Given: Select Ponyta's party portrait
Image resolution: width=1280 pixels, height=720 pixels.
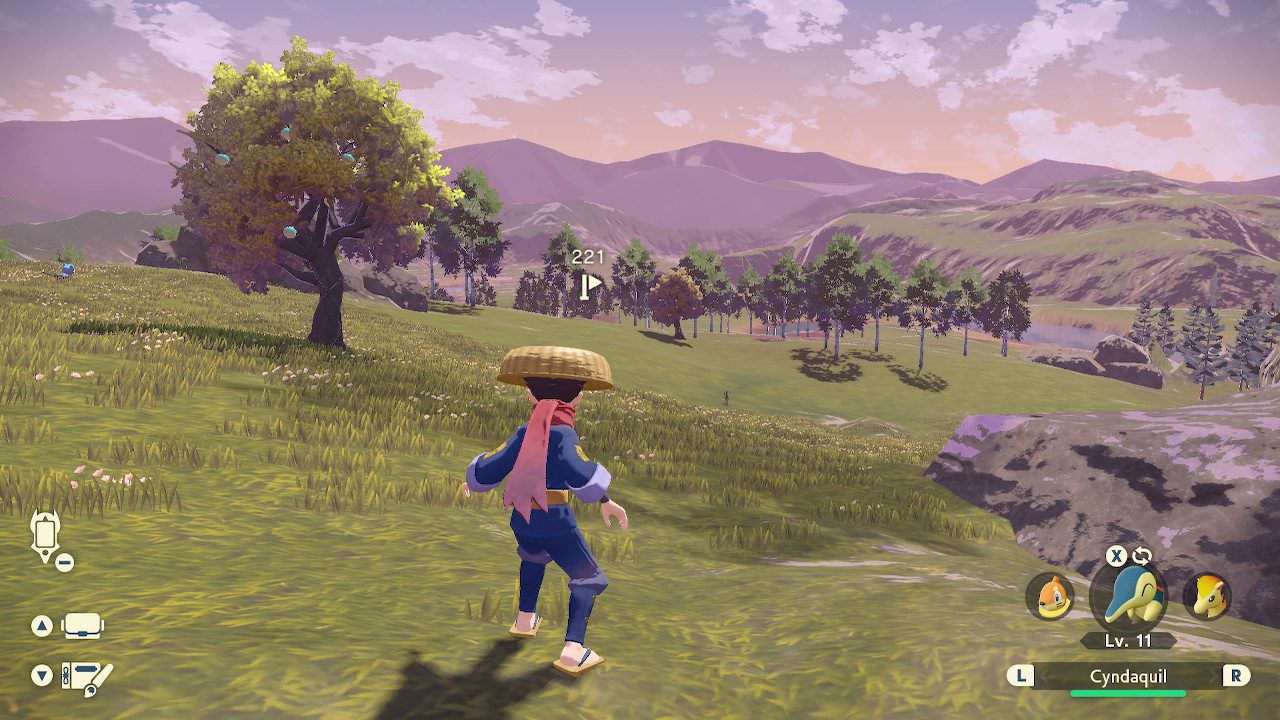Looking at the screenshot, I should pos(1210,597).
